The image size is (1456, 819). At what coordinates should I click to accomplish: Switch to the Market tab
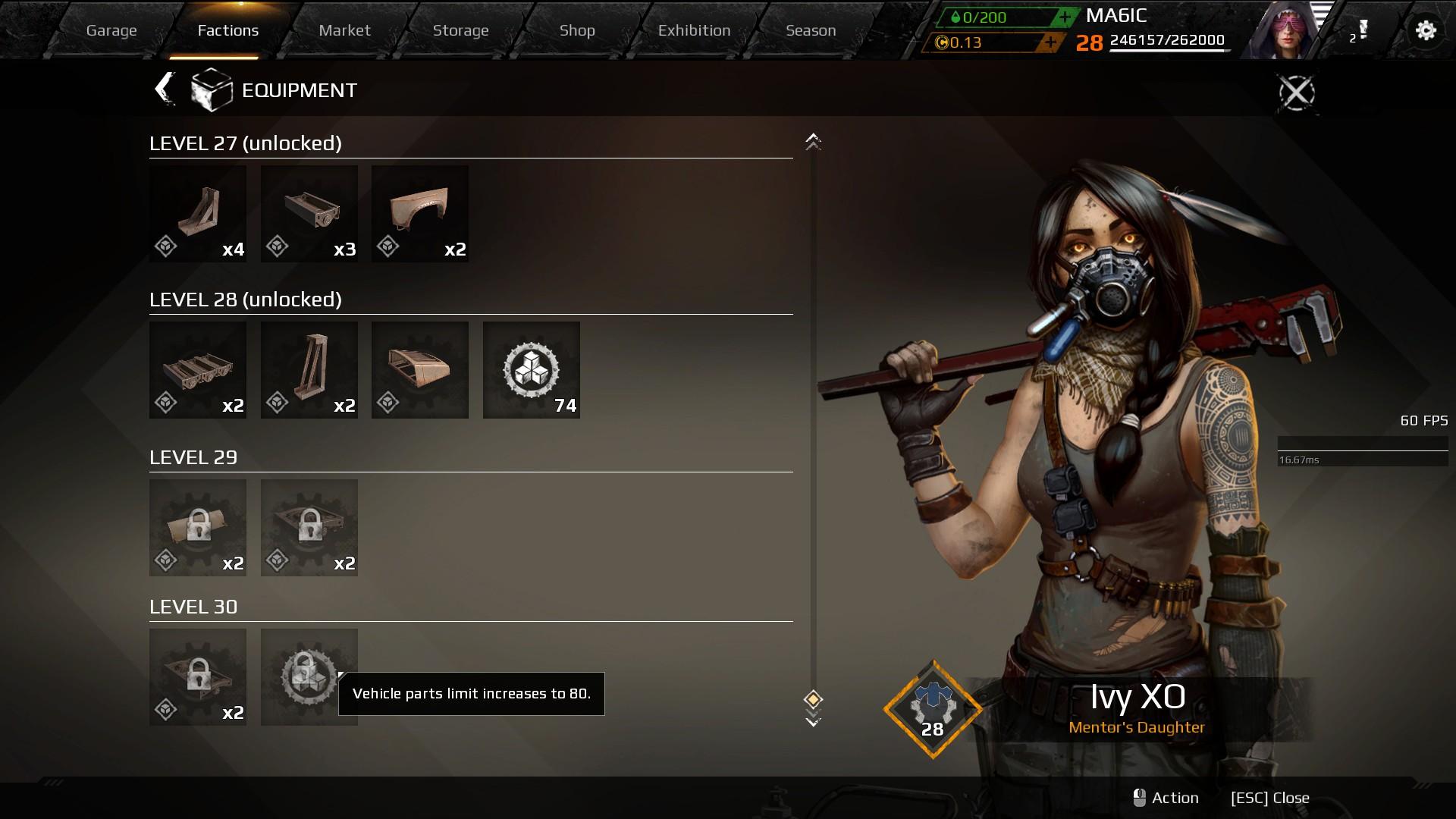pos(344,30)
